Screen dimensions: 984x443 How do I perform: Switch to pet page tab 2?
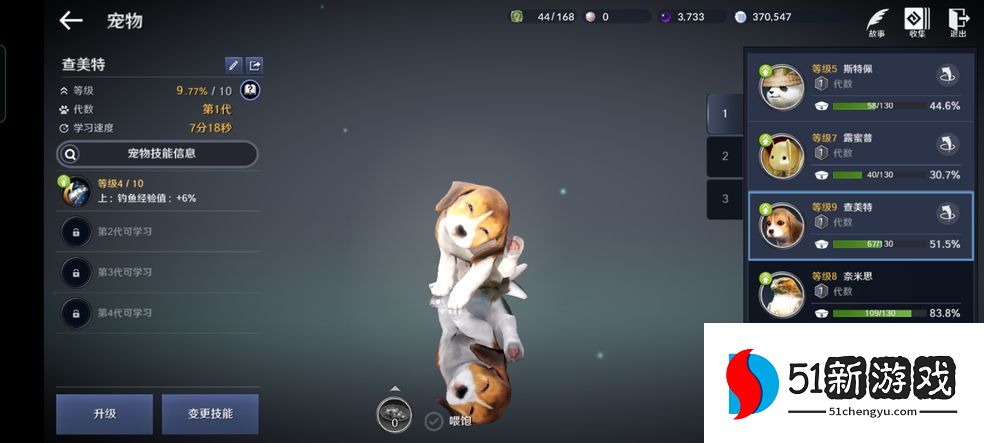(x=725, y=156)
